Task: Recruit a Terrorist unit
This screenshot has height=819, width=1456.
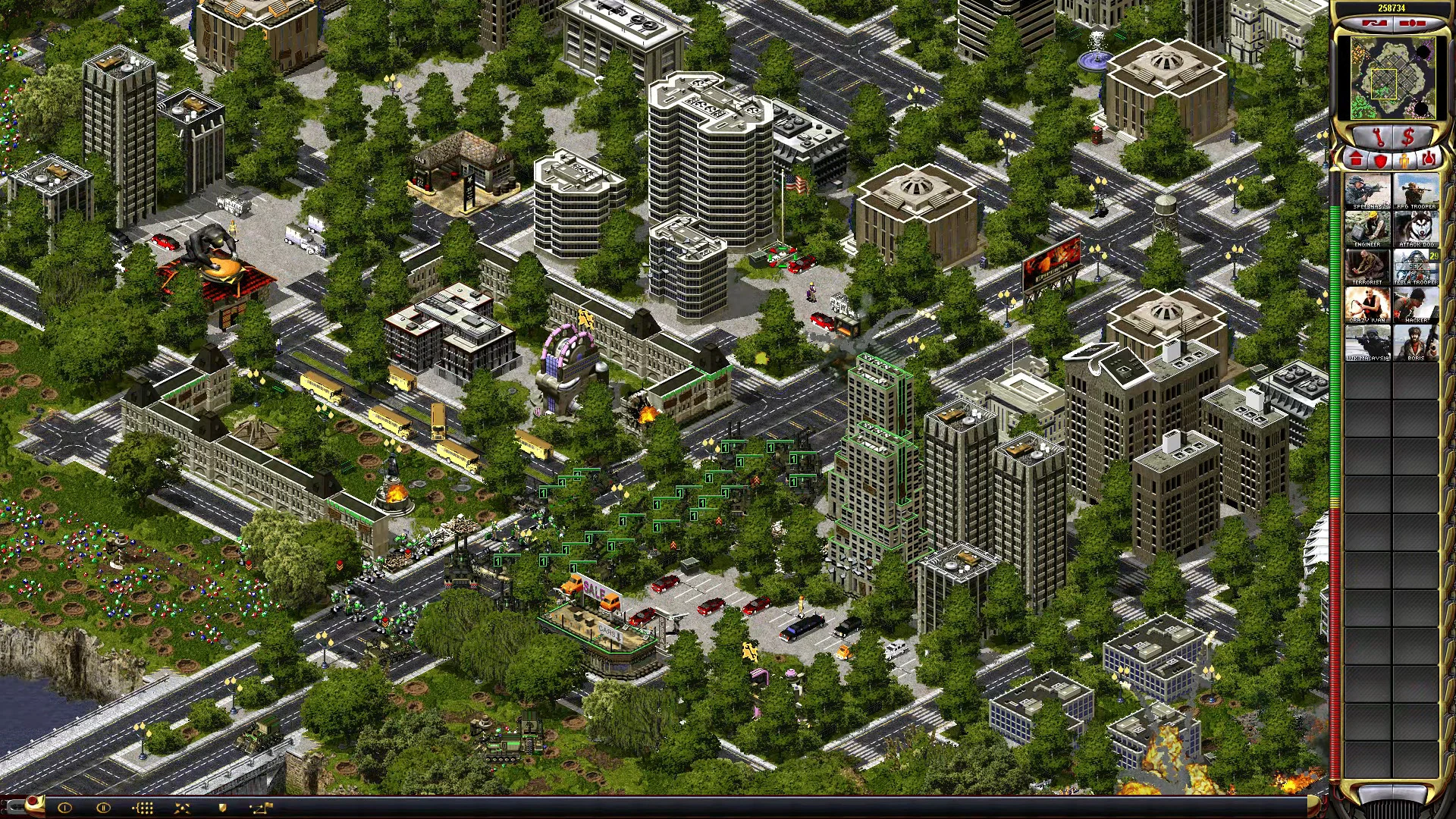Action: [x=1368, y=266]
